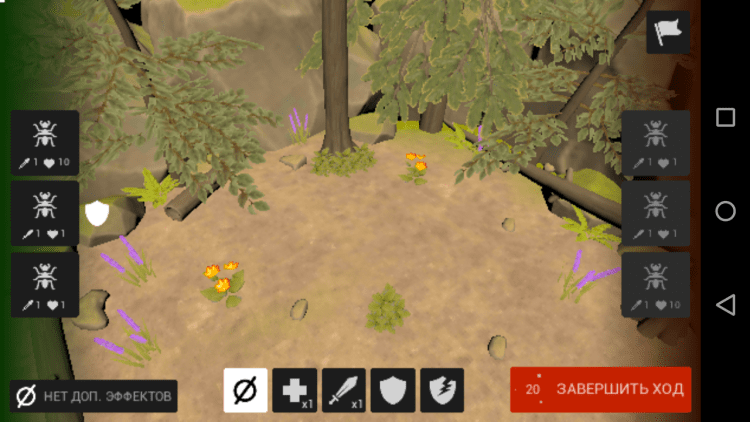The height and width of the screenshot is (422, 750).
Task: Choose the healing plus effect
Action: tap(294, 390)
